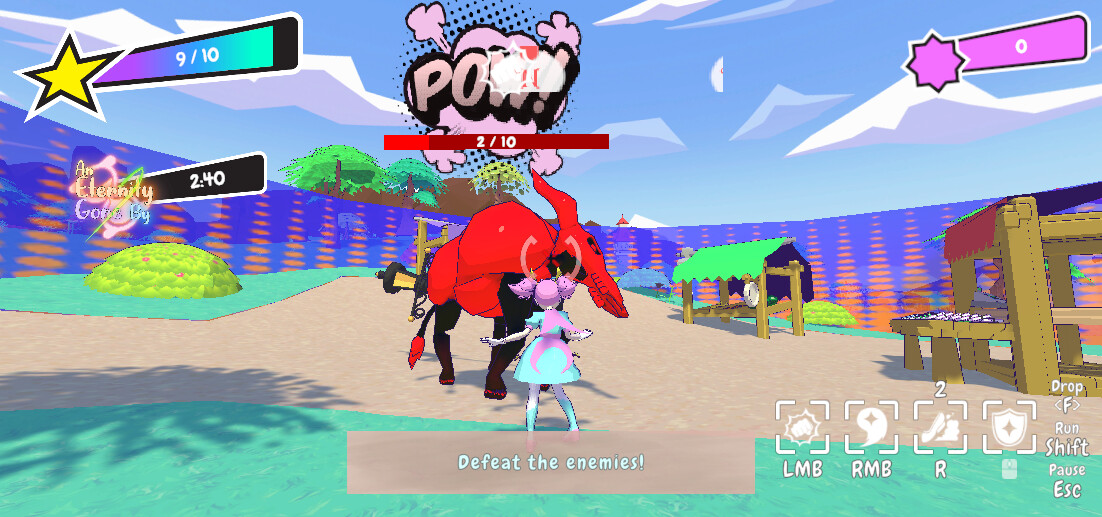Activate the punch attack ability icon

pos(802,428)
